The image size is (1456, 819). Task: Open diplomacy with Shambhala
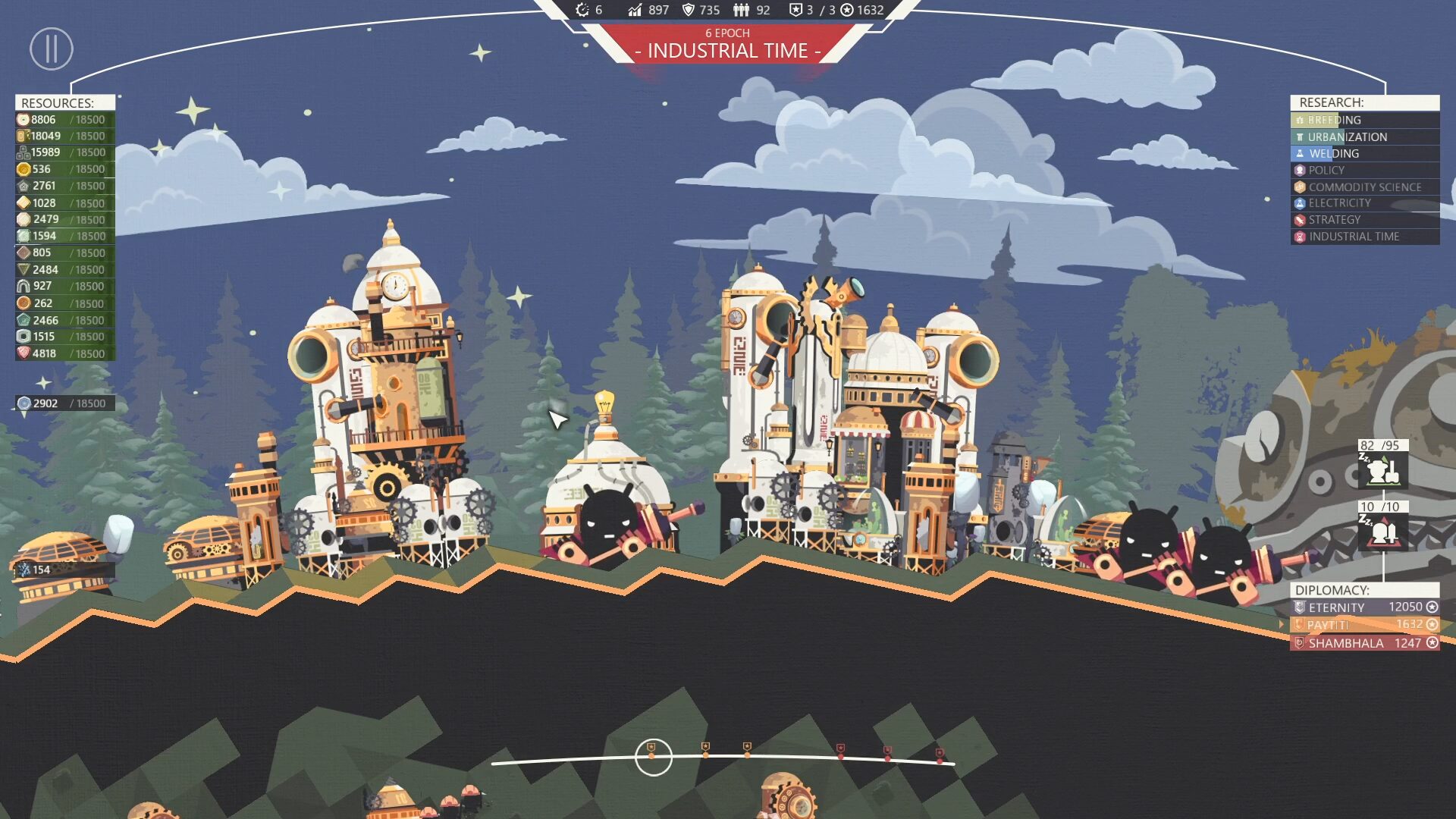pos(1364,643)
